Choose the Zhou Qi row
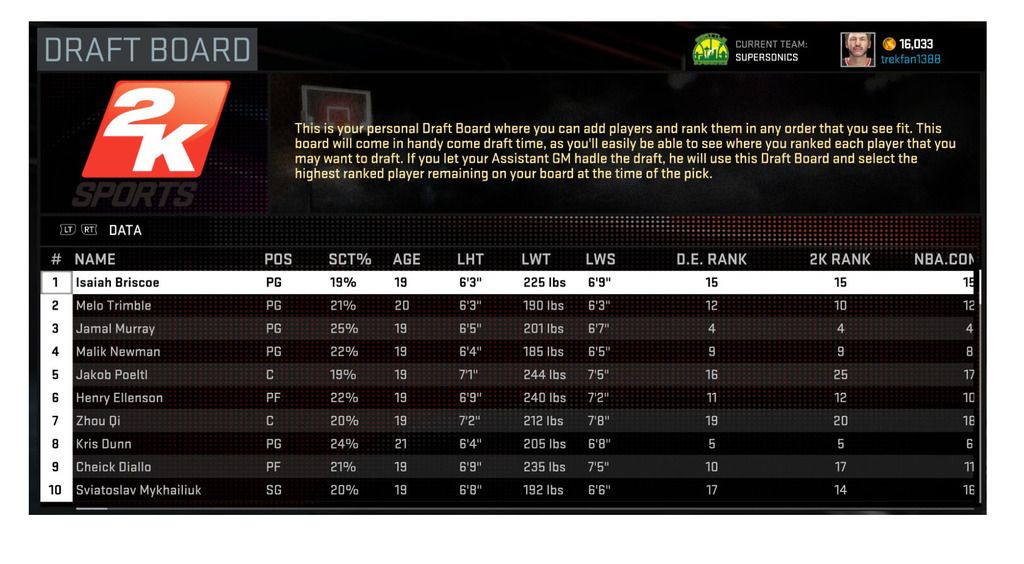Screen dimensions: 1024x564 tap(98, 421)
